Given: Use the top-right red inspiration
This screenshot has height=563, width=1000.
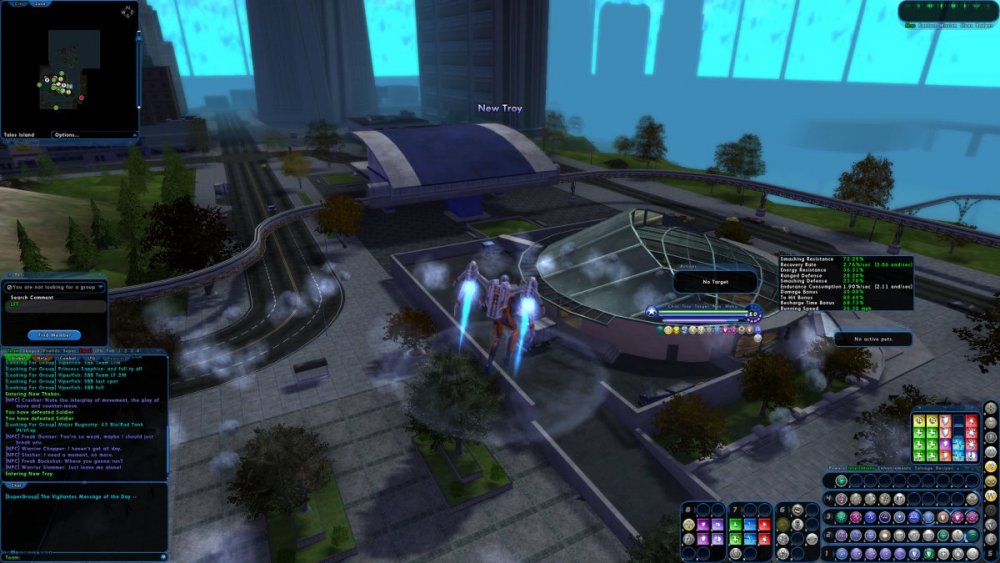Looking at the screenshot, I should point(971,421).
